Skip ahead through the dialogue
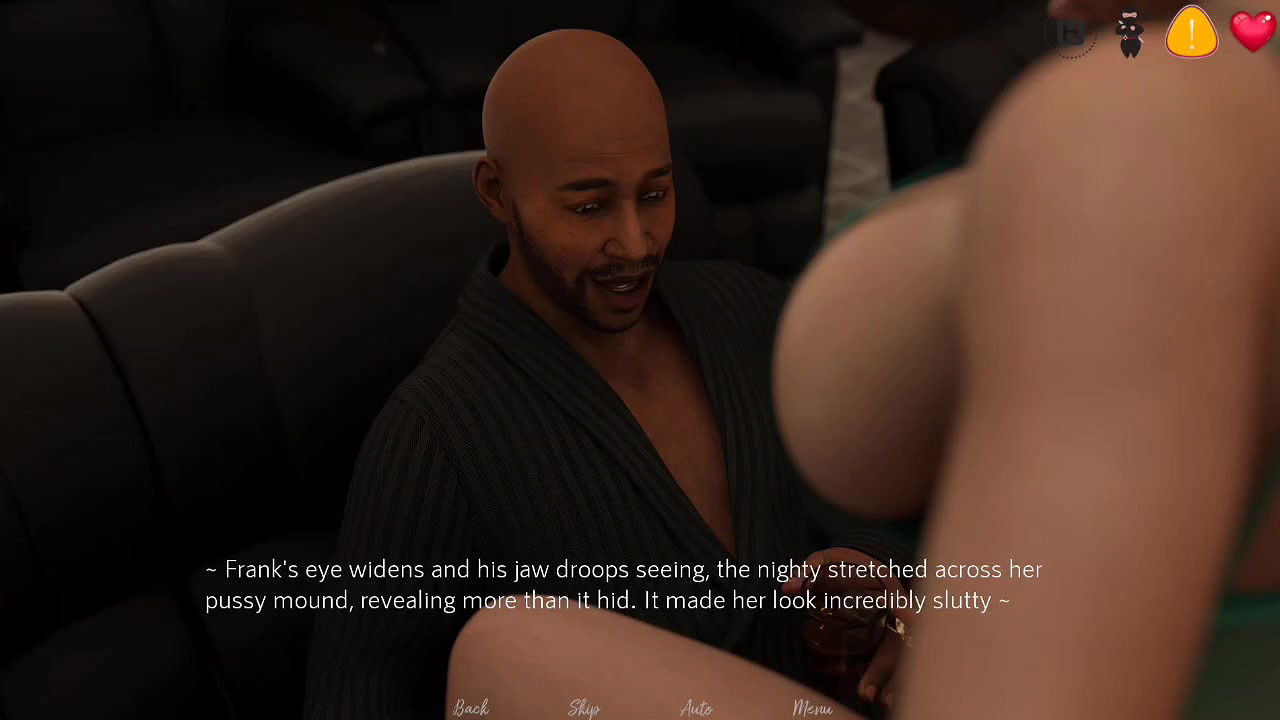The height and width of the screenshot is (720, 1280). tap(584, 708)
